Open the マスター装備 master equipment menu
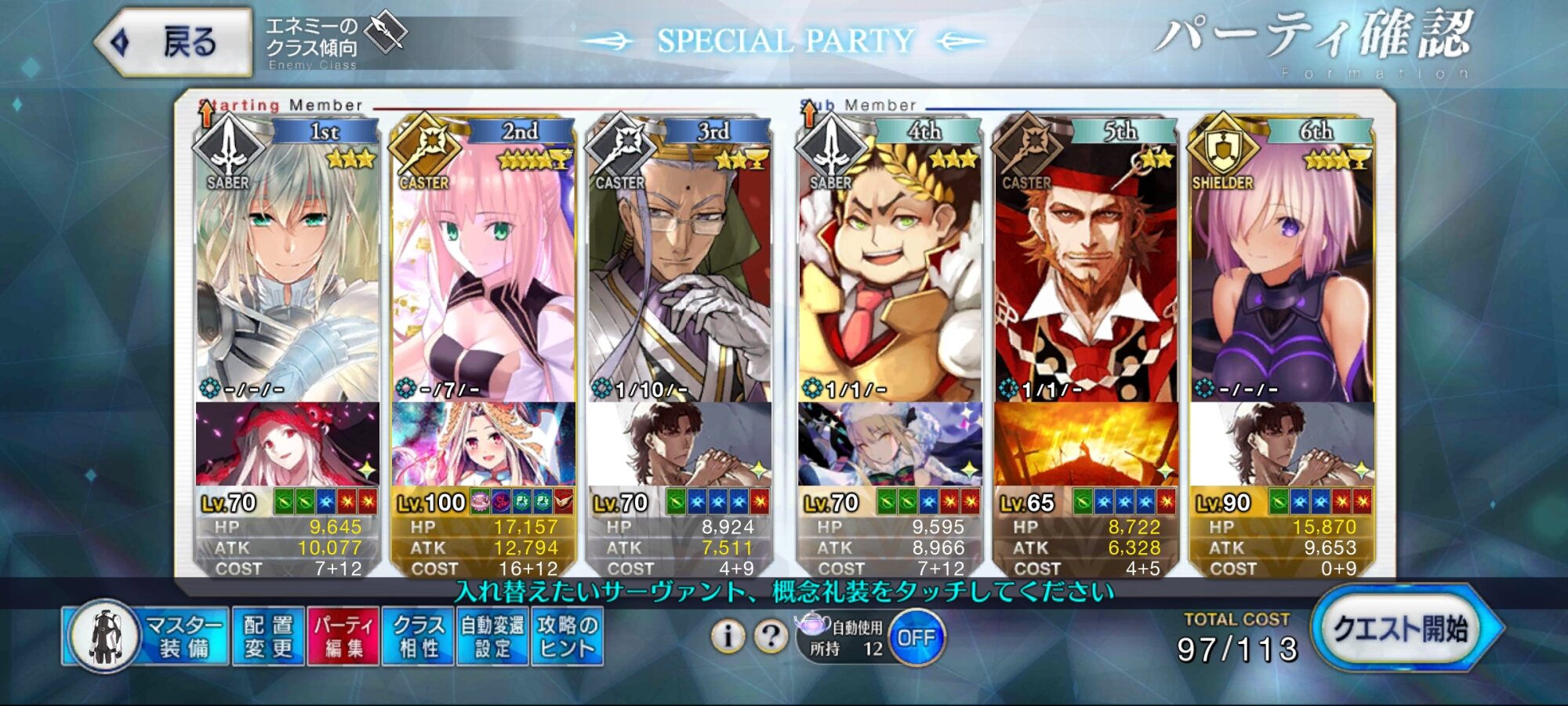Viewport: 1568px width, 706px height. pos(146,636)
